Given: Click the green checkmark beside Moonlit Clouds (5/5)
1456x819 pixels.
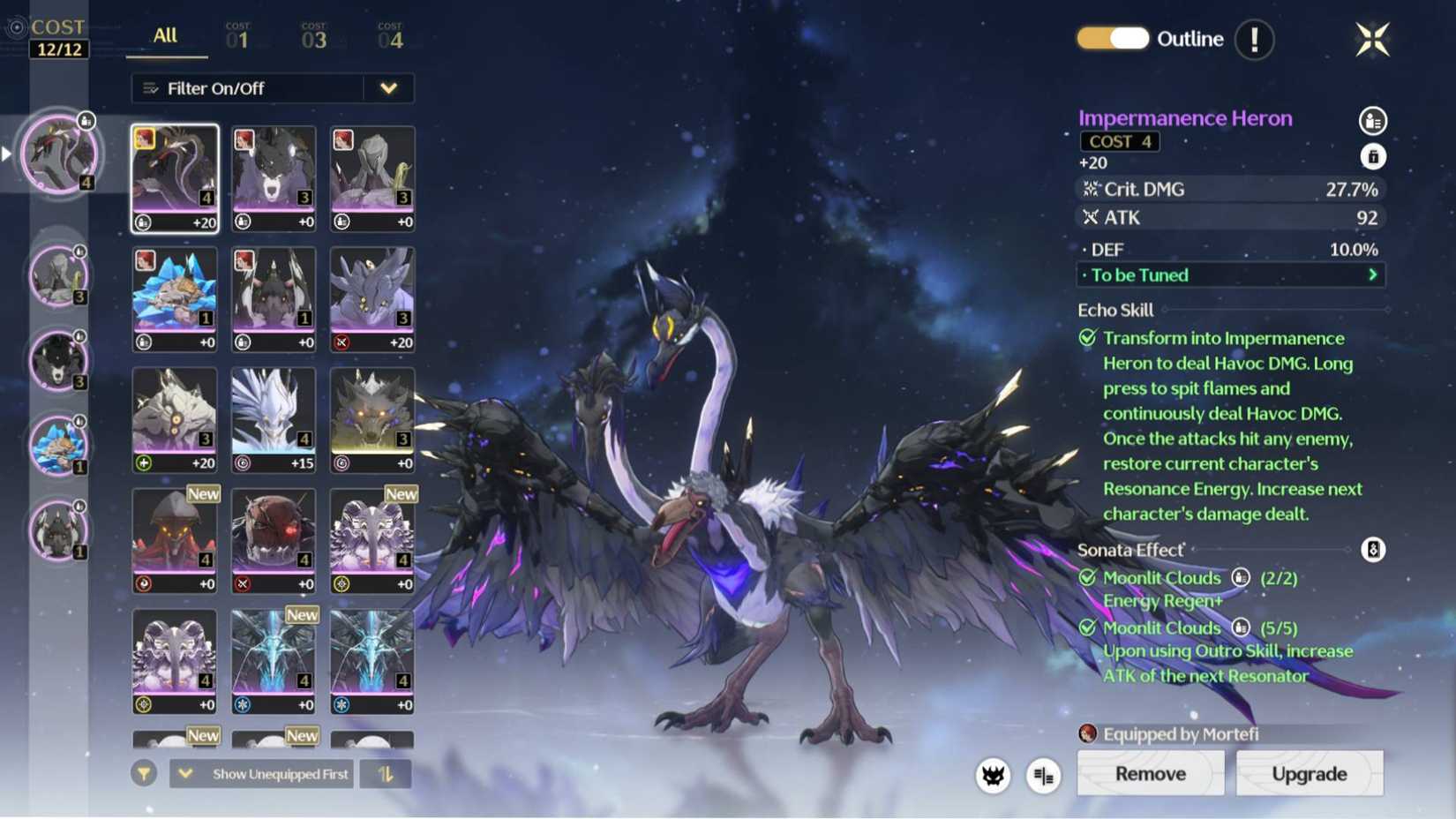Looking at the screenshot, I should 1086,628.
